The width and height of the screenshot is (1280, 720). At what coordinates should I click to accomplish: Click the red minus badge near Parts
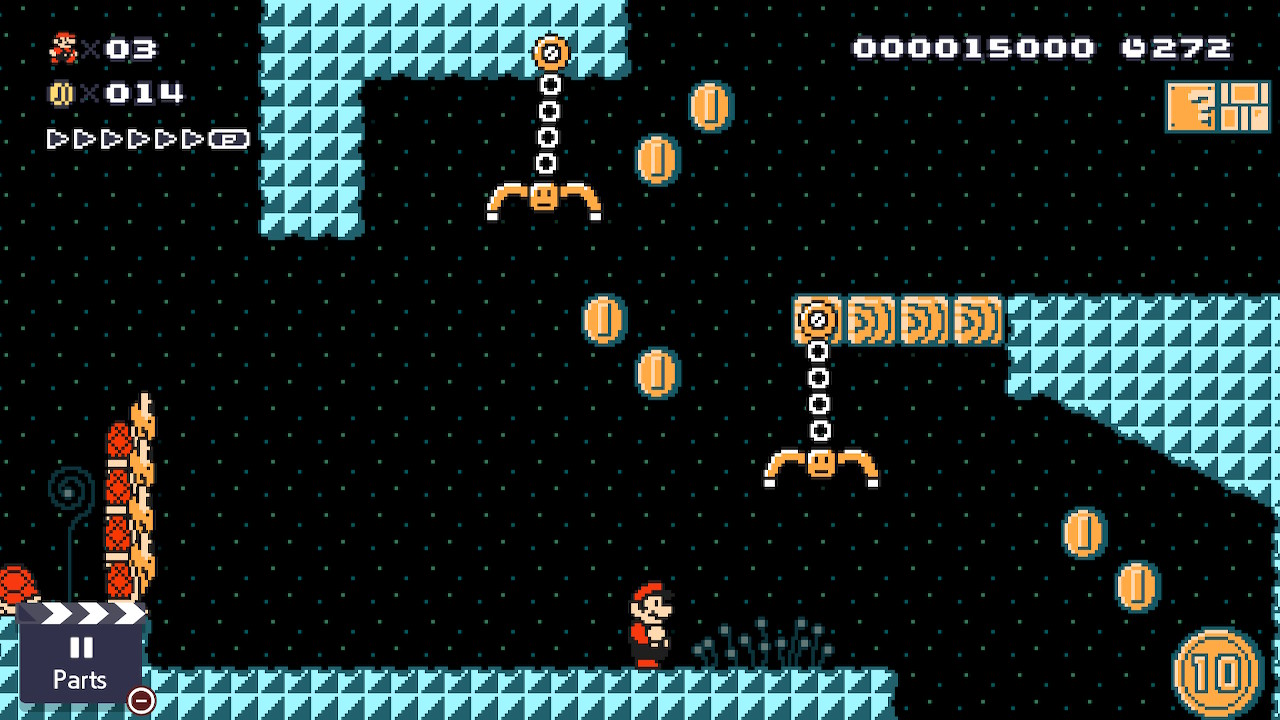(139, 702)
